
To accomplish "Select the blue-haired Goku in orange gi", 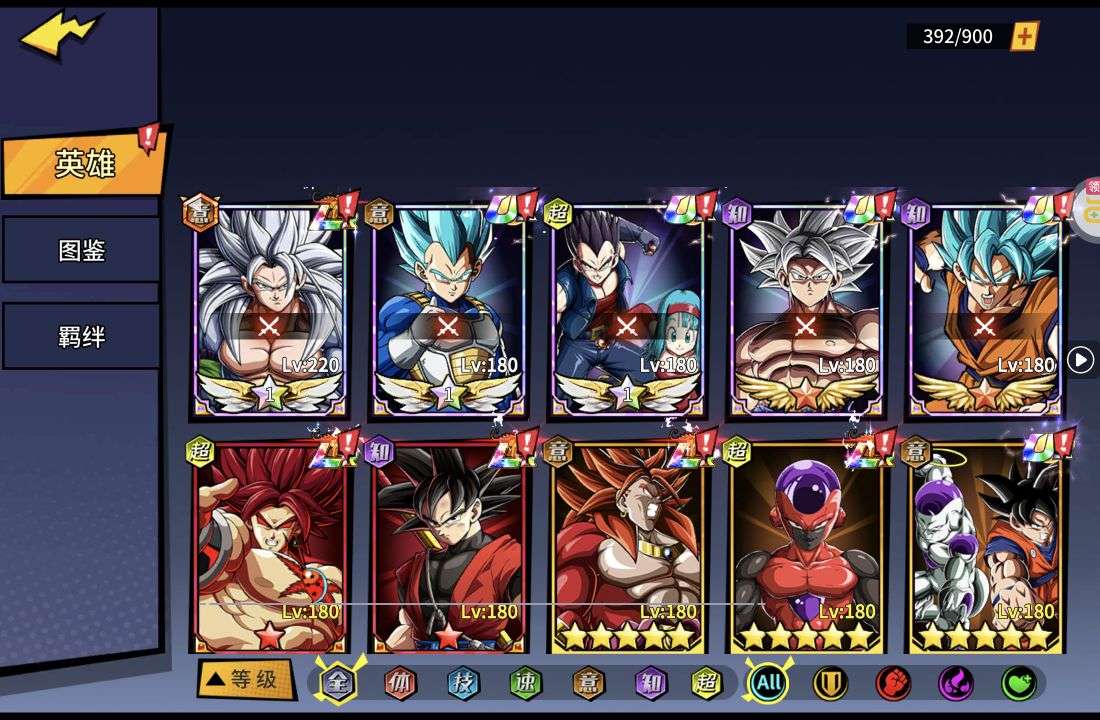I will pos(985,310).
